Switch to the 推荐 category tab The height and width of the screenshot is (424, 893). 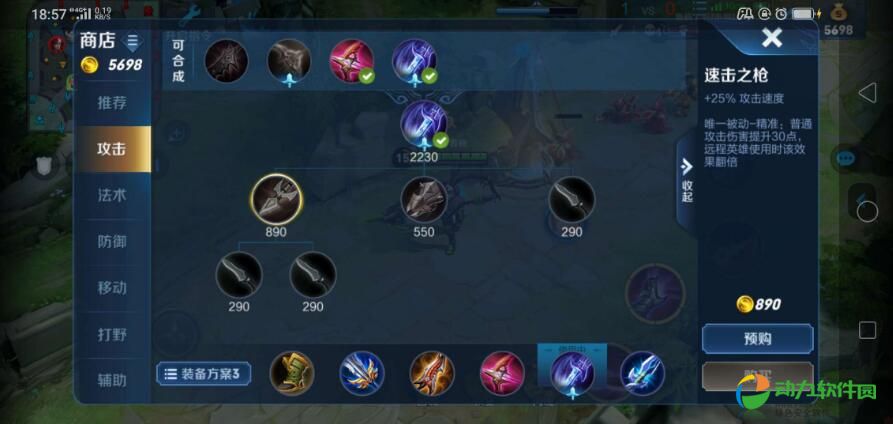click(x=112, y=103)
